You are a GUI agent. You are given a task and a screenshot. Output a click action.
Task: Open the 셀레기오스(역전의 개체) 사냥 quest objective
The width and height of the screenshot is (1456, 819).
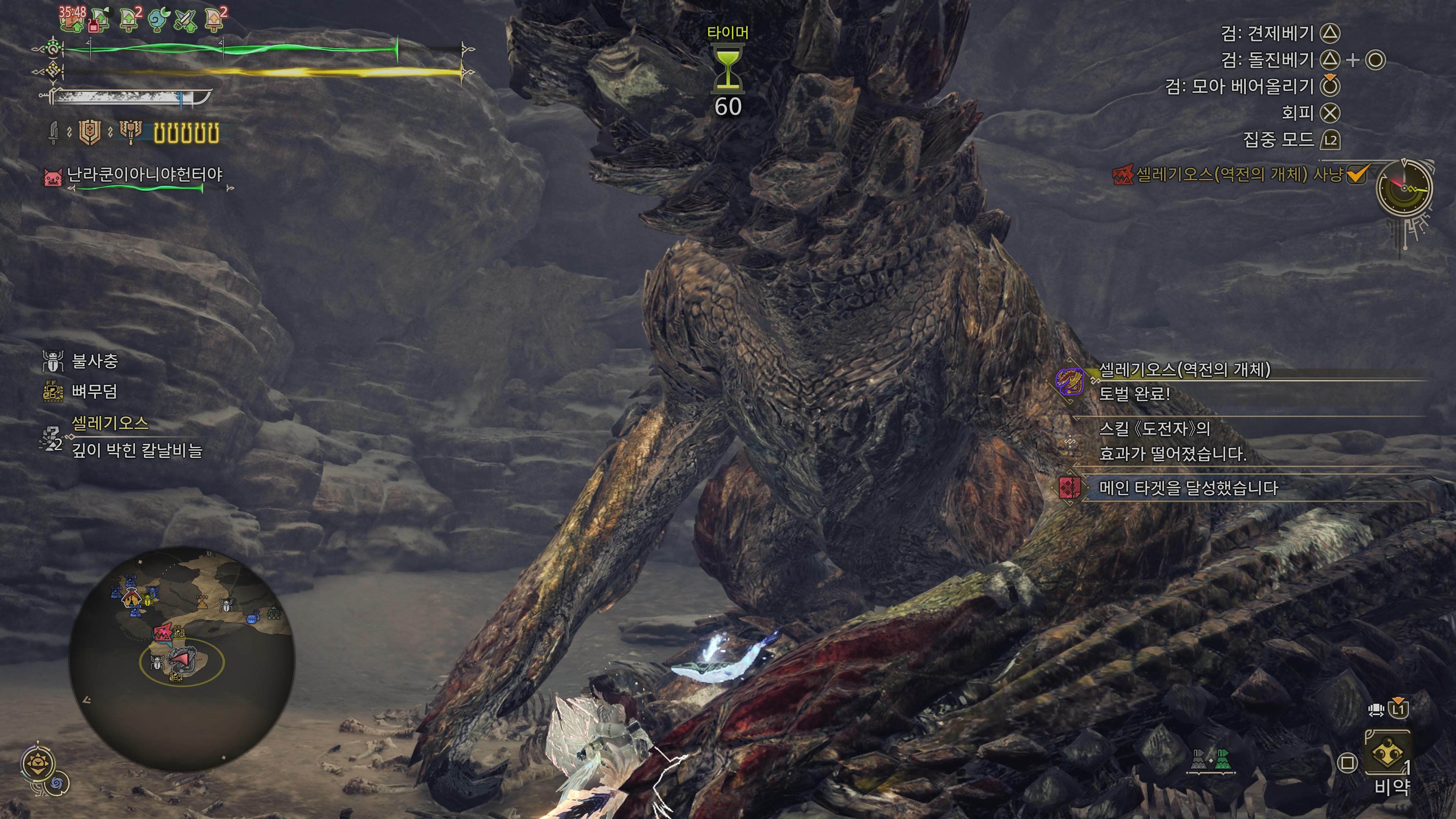(x=1239, y=175)
